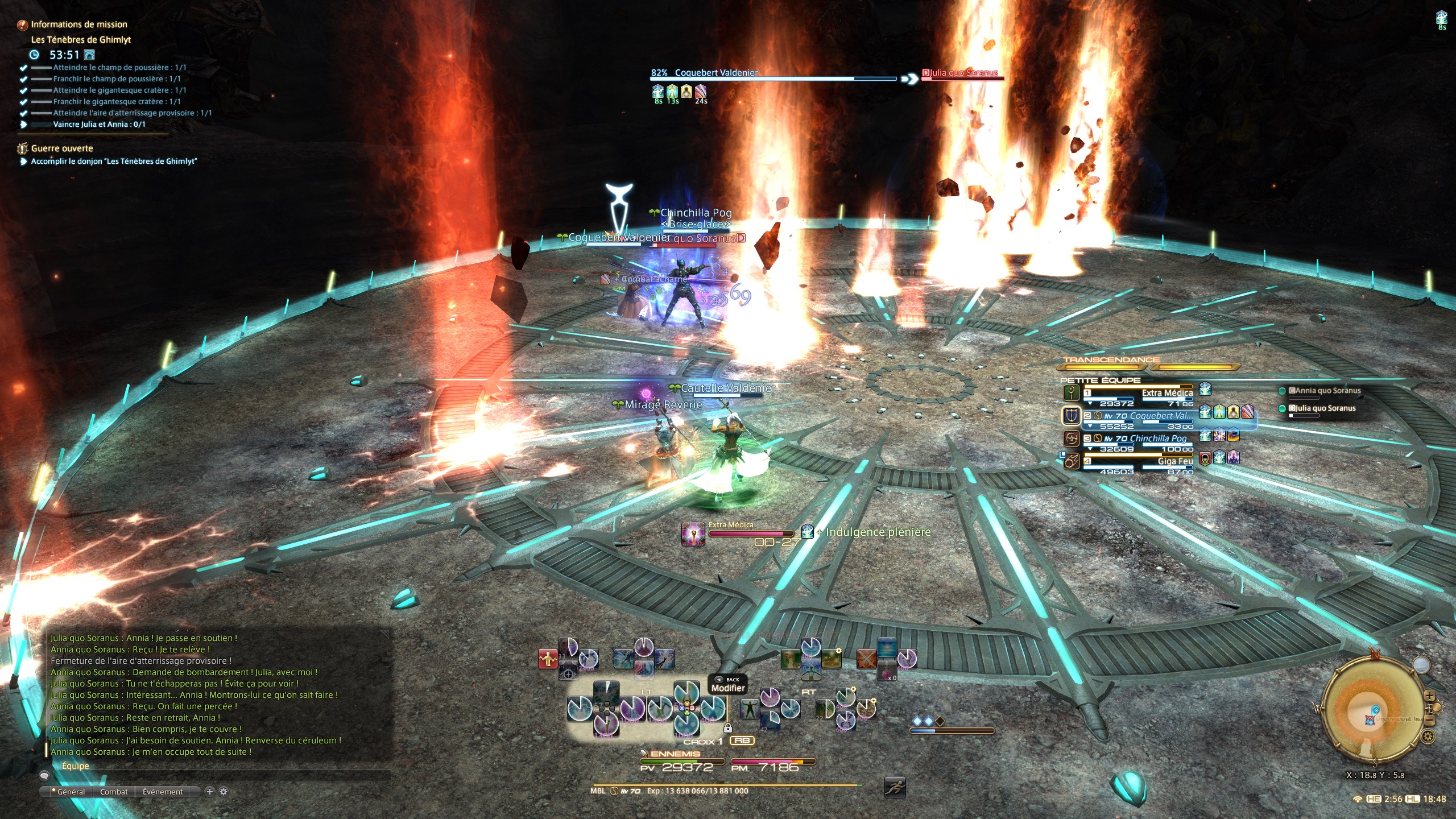Screen dimensions: 1456x819
Task: Activate the red limit break figure icon
Action: point(548,659)
